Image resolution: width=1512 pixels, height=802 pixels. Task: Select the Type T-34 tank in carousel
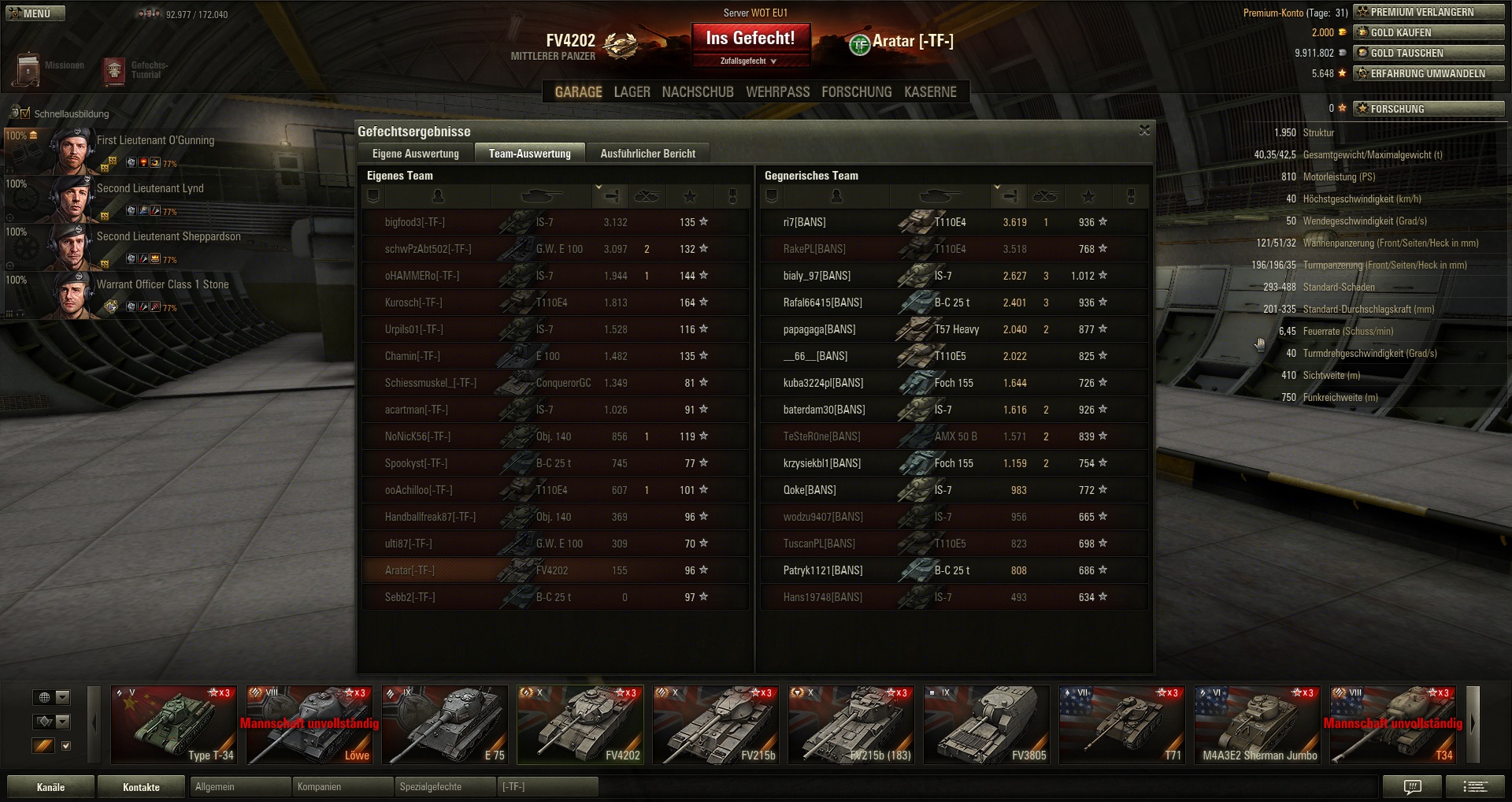173,725
